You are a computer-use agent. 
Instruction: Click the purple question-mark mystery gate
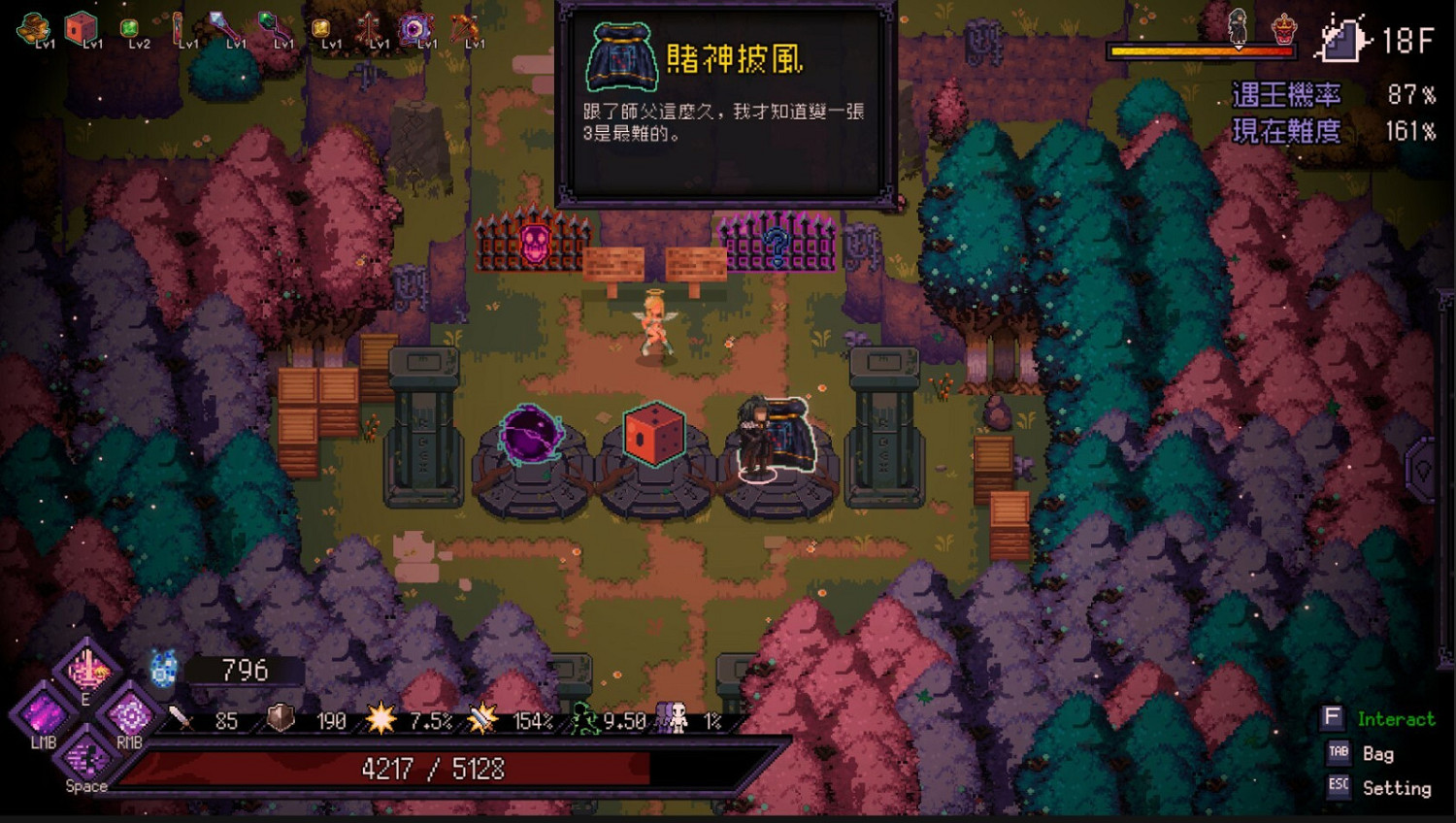777,247
